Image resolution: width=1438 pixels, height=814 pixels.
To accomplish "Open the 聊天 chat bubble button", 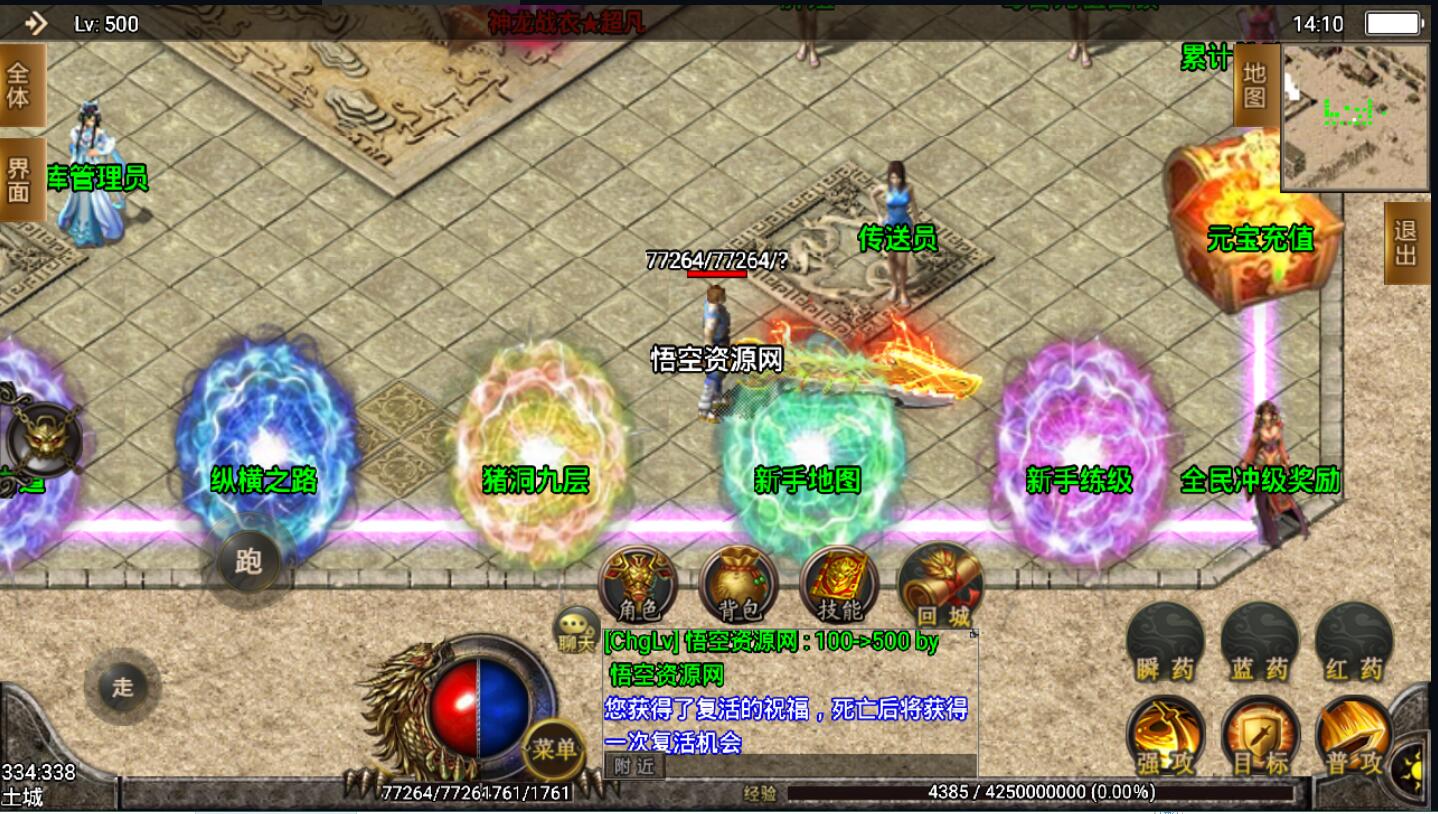I will pyautogui.click(x=576, y=630).
